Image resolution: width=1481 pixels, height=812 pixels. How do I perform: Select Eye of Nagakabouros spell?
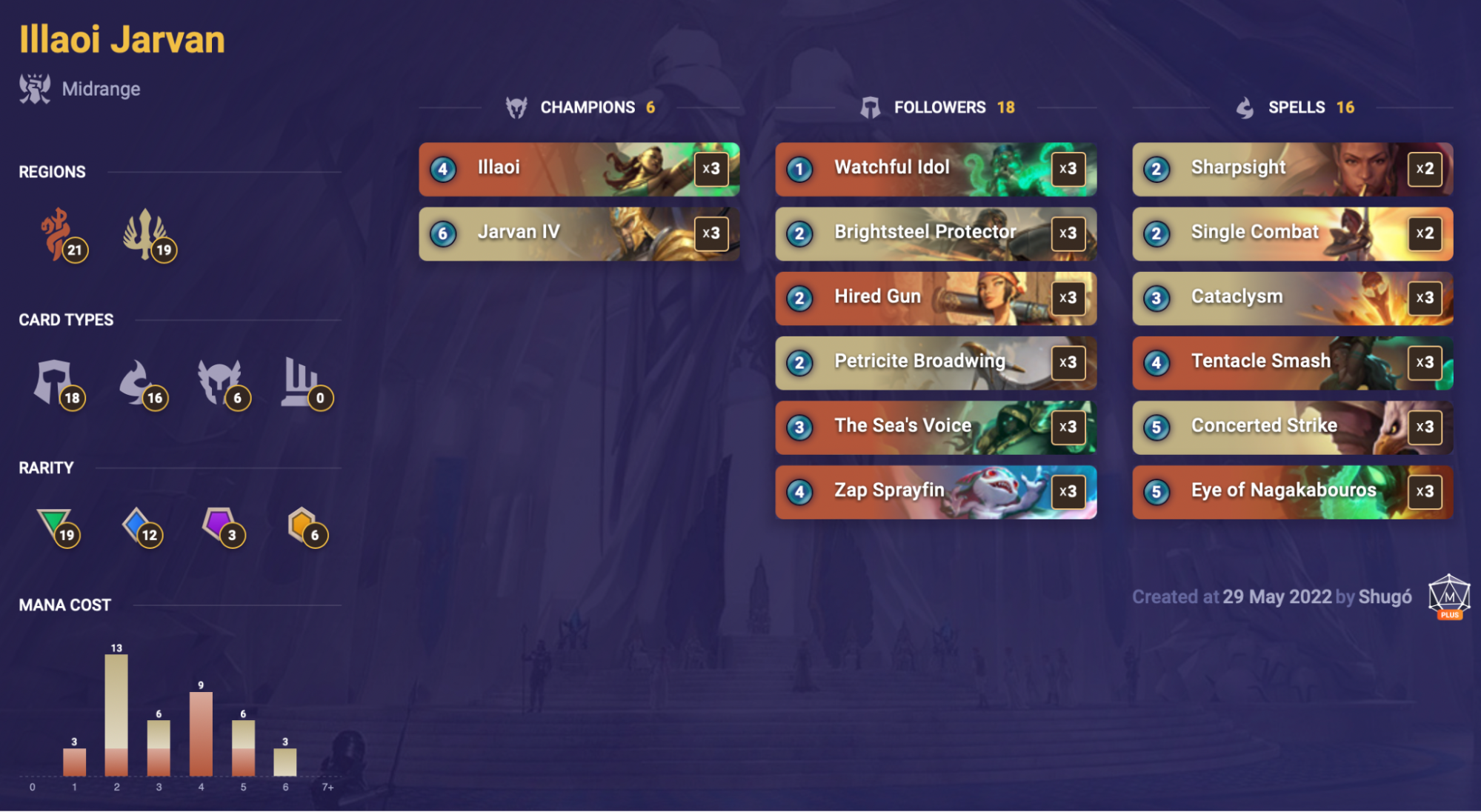click(1292, 491)
